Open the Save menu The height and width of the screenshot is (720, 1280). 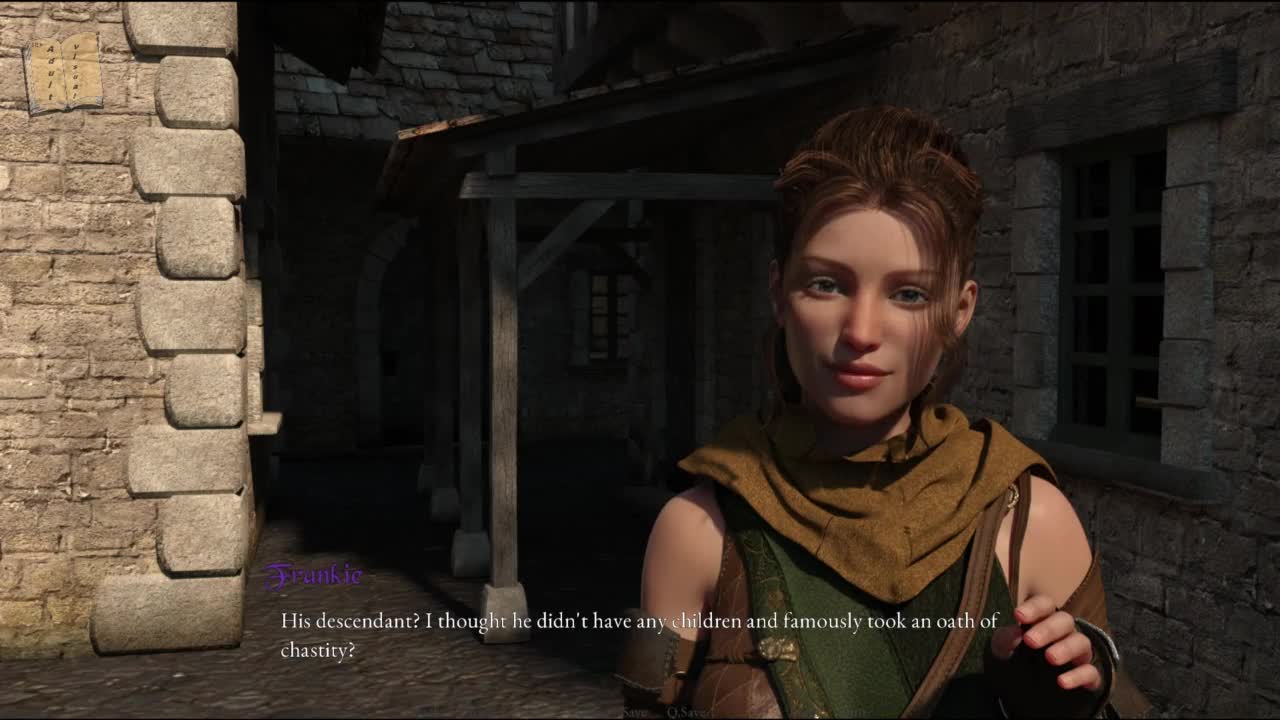[x=635, y=712]
